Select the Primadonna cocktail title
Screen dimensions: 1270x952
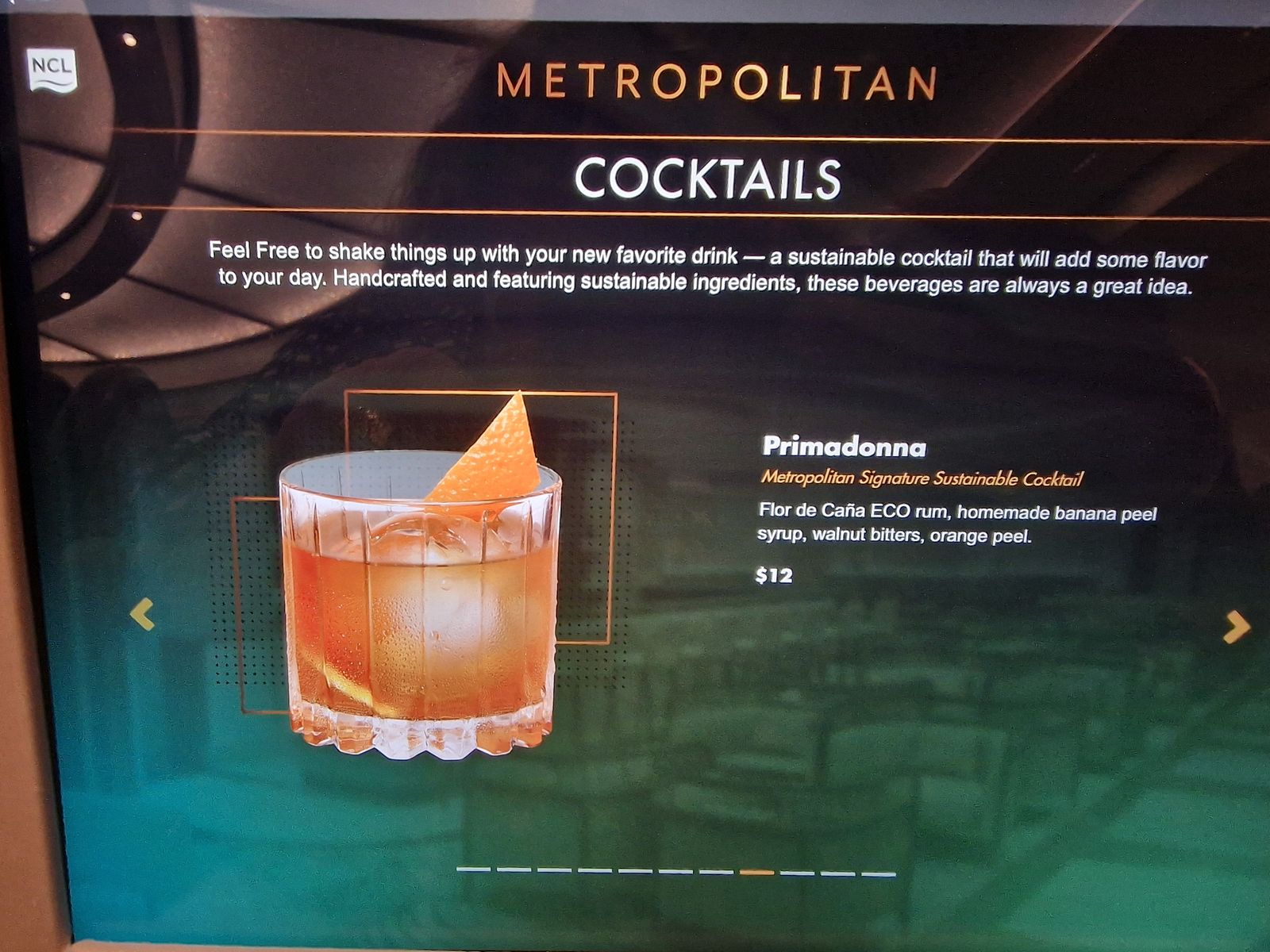844,447
